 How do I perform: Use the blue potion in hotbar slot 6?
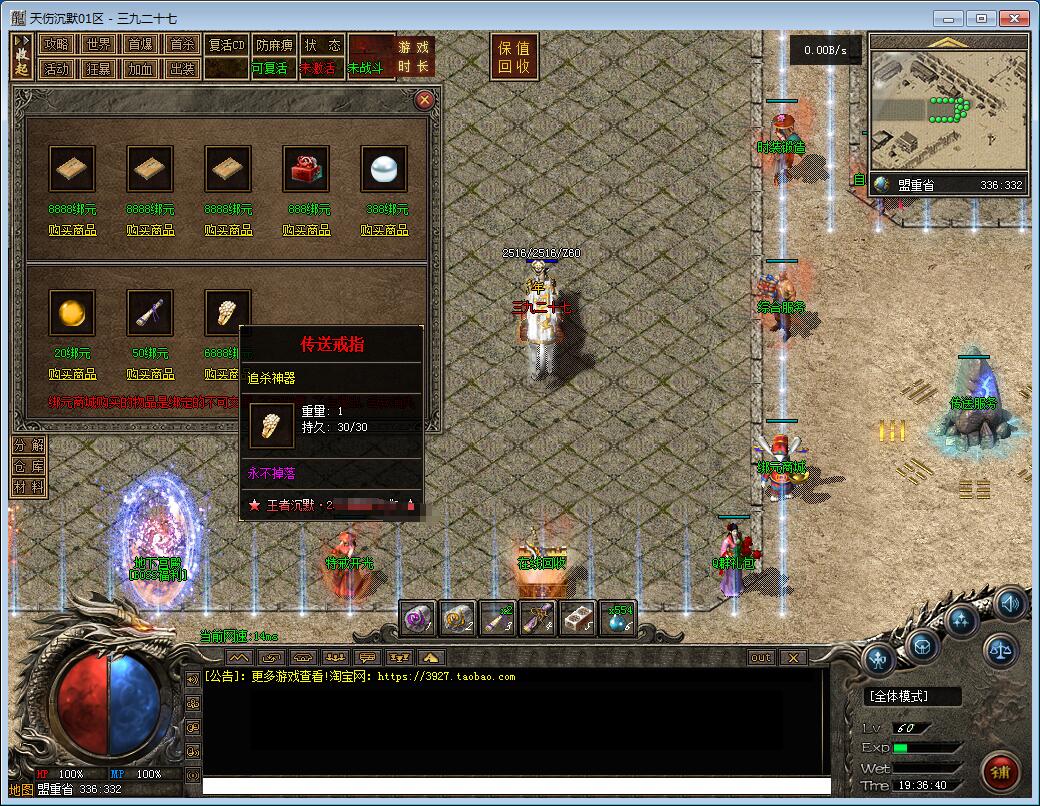tap(617, 620)
